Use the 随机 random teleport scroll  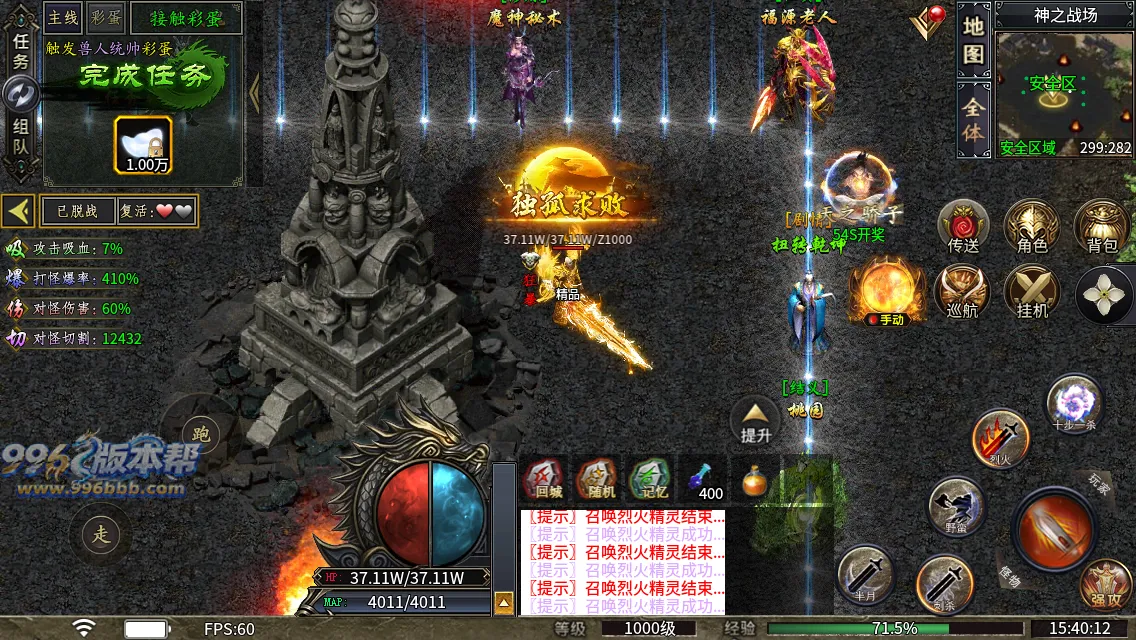[596, 479]
